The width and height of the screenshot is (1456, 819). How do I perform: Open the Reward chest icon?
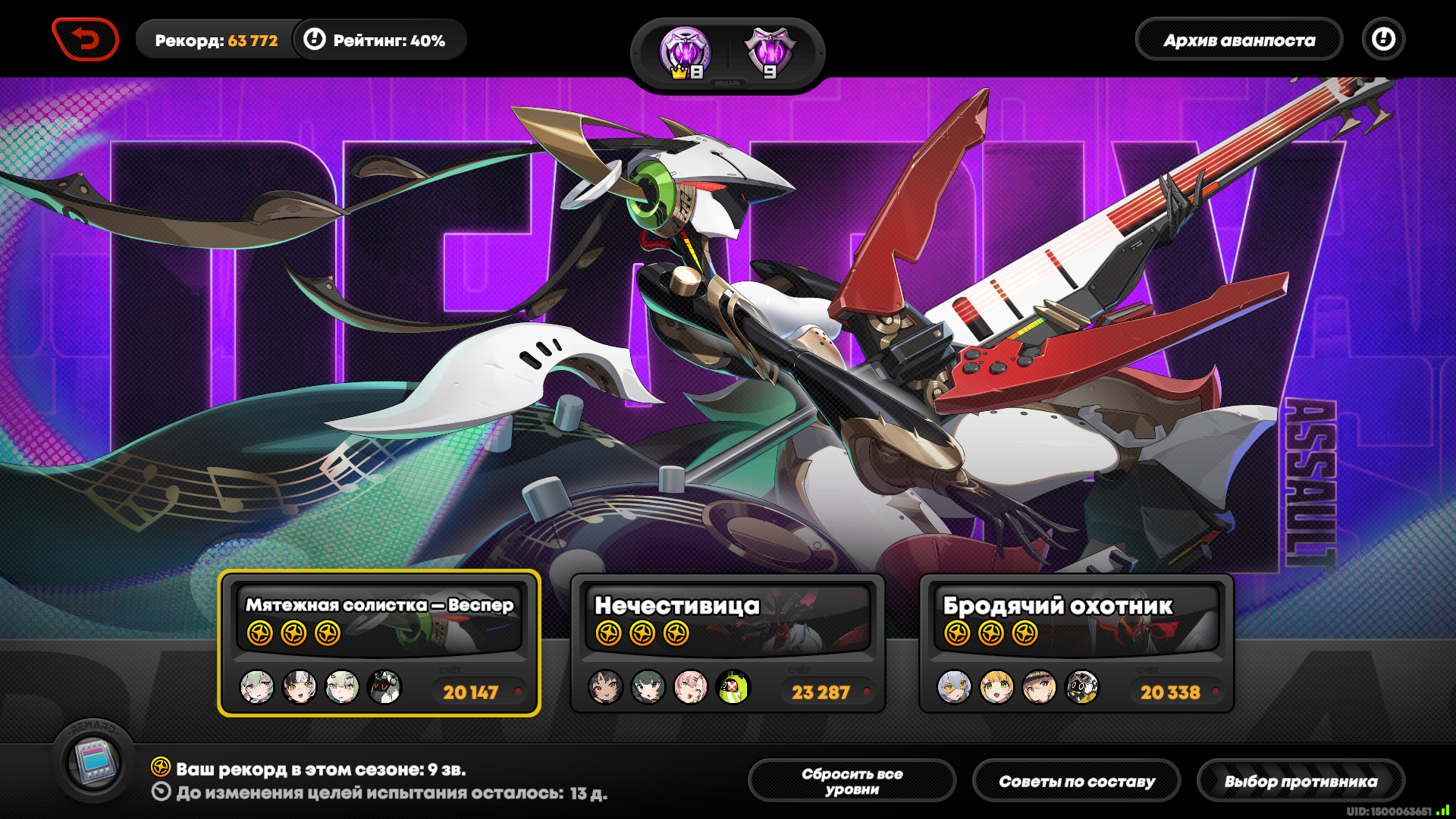(x=93, y=761)
